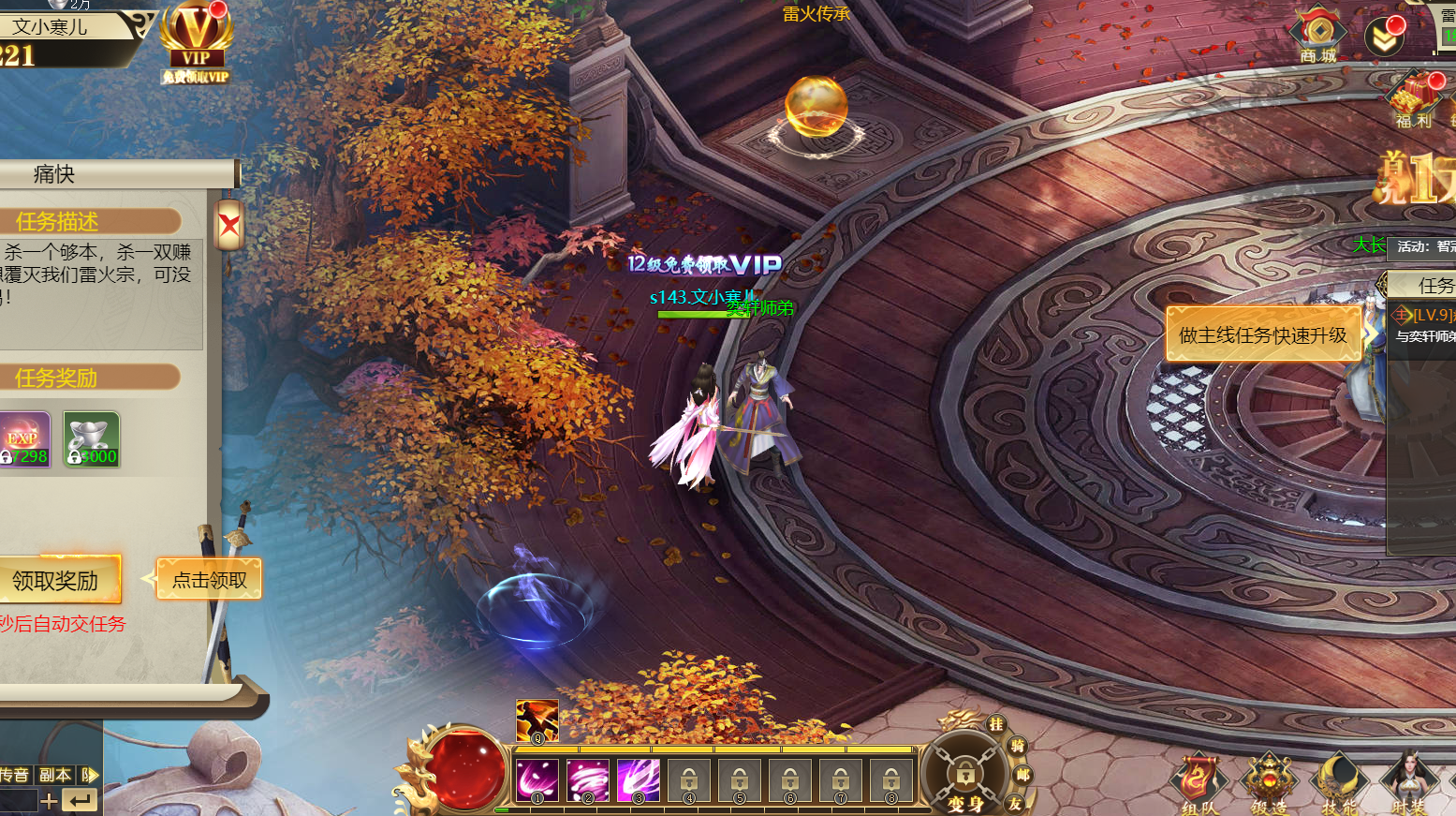Open the 商城 shop

1317,36
